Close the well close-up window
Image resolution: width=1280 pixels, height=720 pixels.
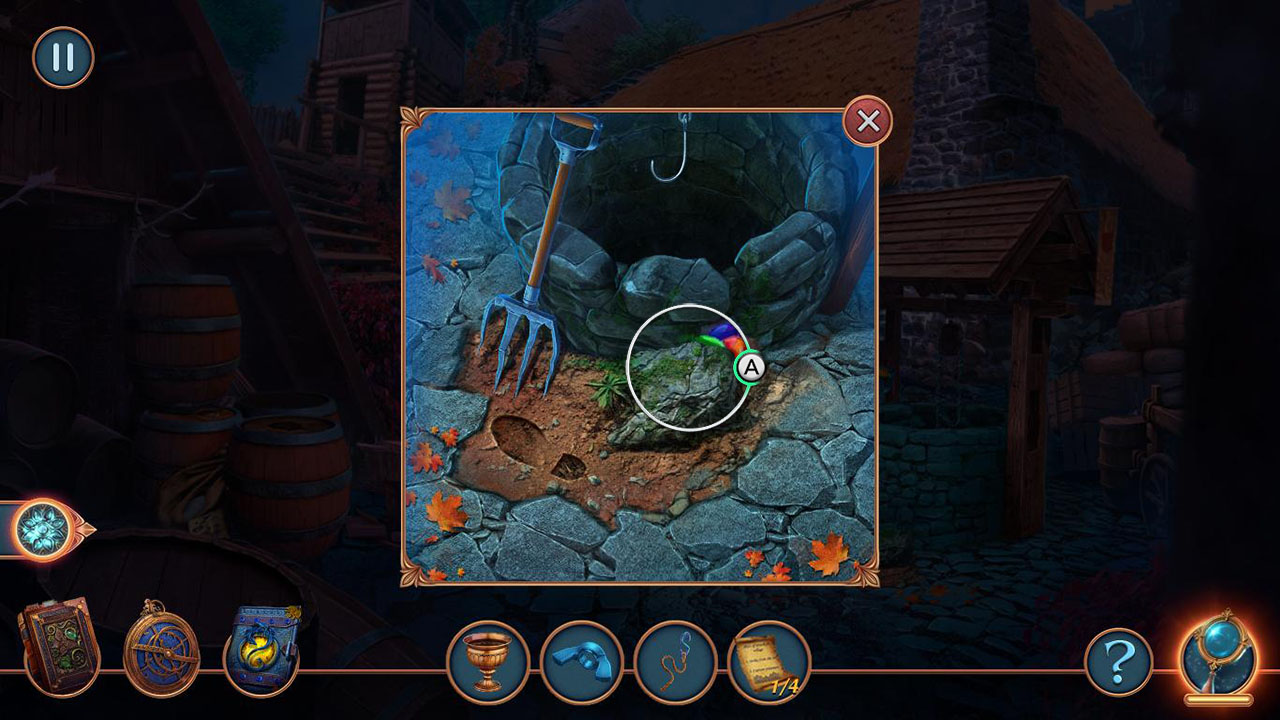tap(866, 122)
